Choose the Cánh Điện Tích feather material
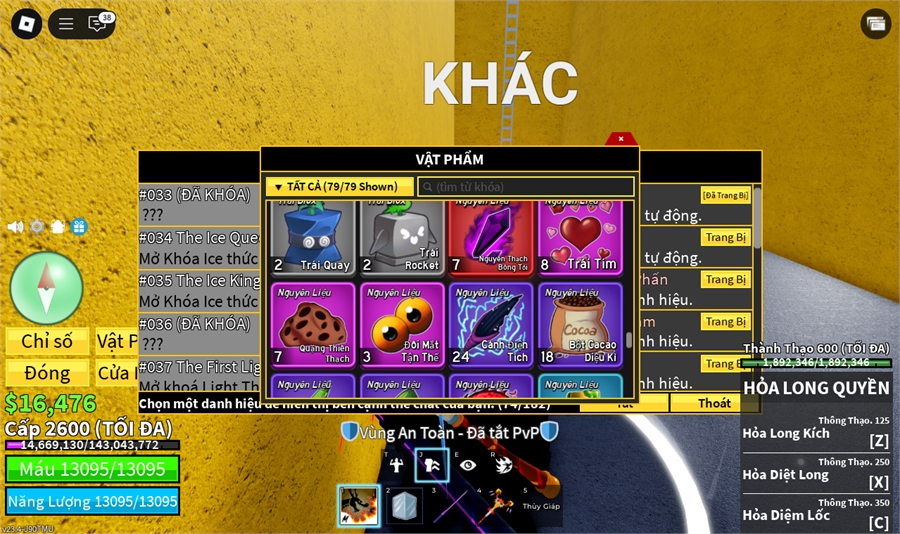This screenshot has width=900, height=534. (x=492, y=325)
